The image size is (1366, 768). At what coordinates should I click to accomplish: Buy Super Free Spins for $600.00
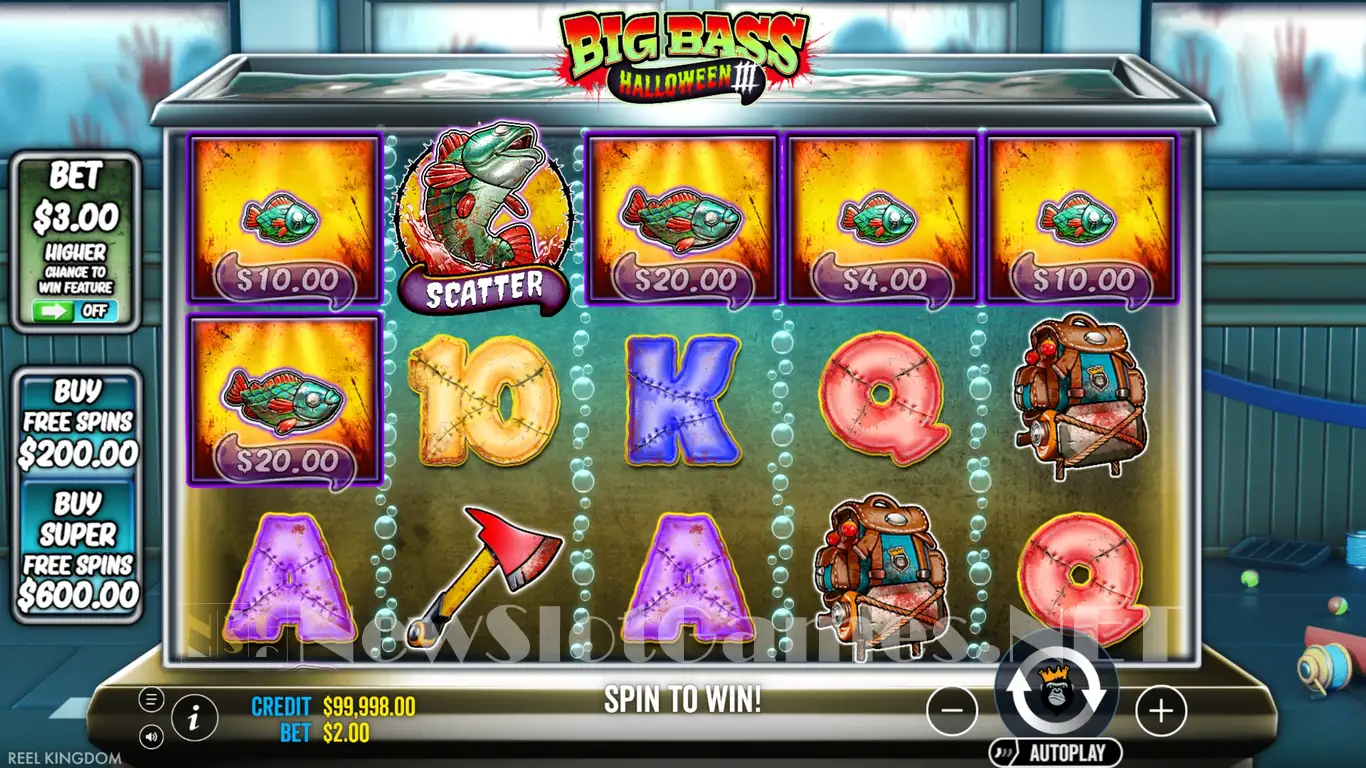click(78, 549)
